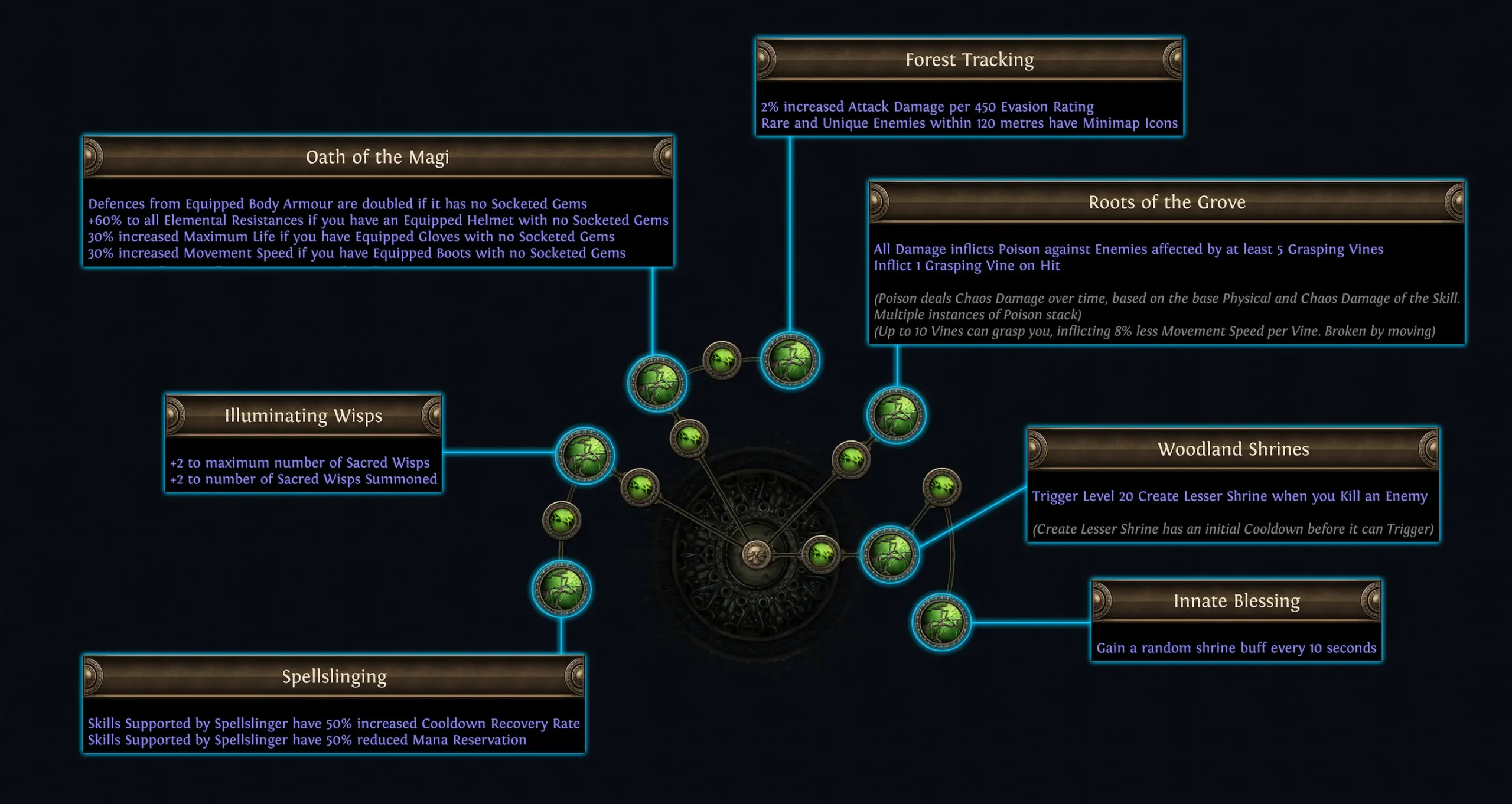Click the Innate Blessing tooltip title bar
This screenshot has height=804, width=1512.
click(x=1237, y=600)
